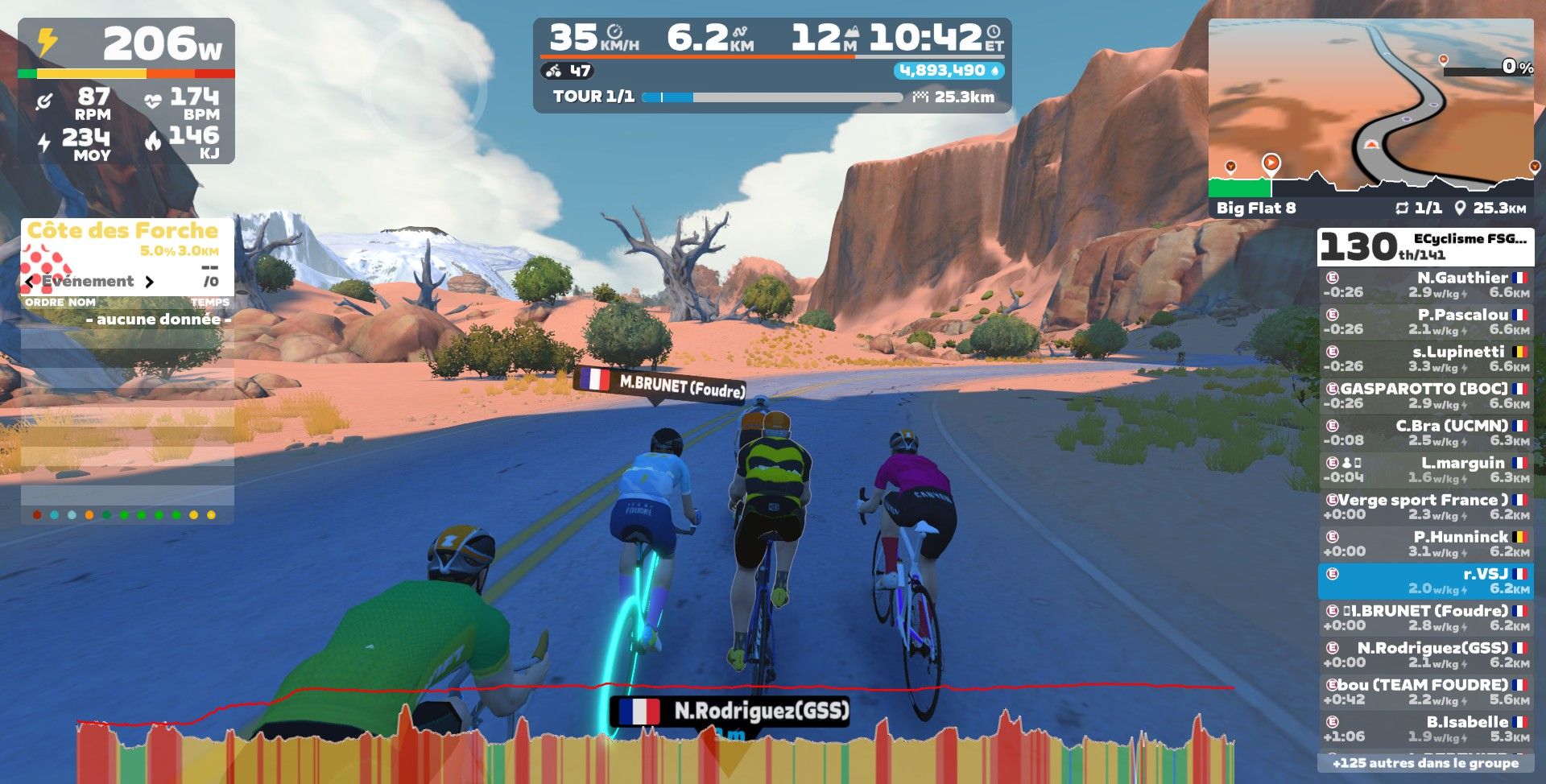Click the N.Rodriguez(GSS) row in the riders list

tap(1425, 655)
